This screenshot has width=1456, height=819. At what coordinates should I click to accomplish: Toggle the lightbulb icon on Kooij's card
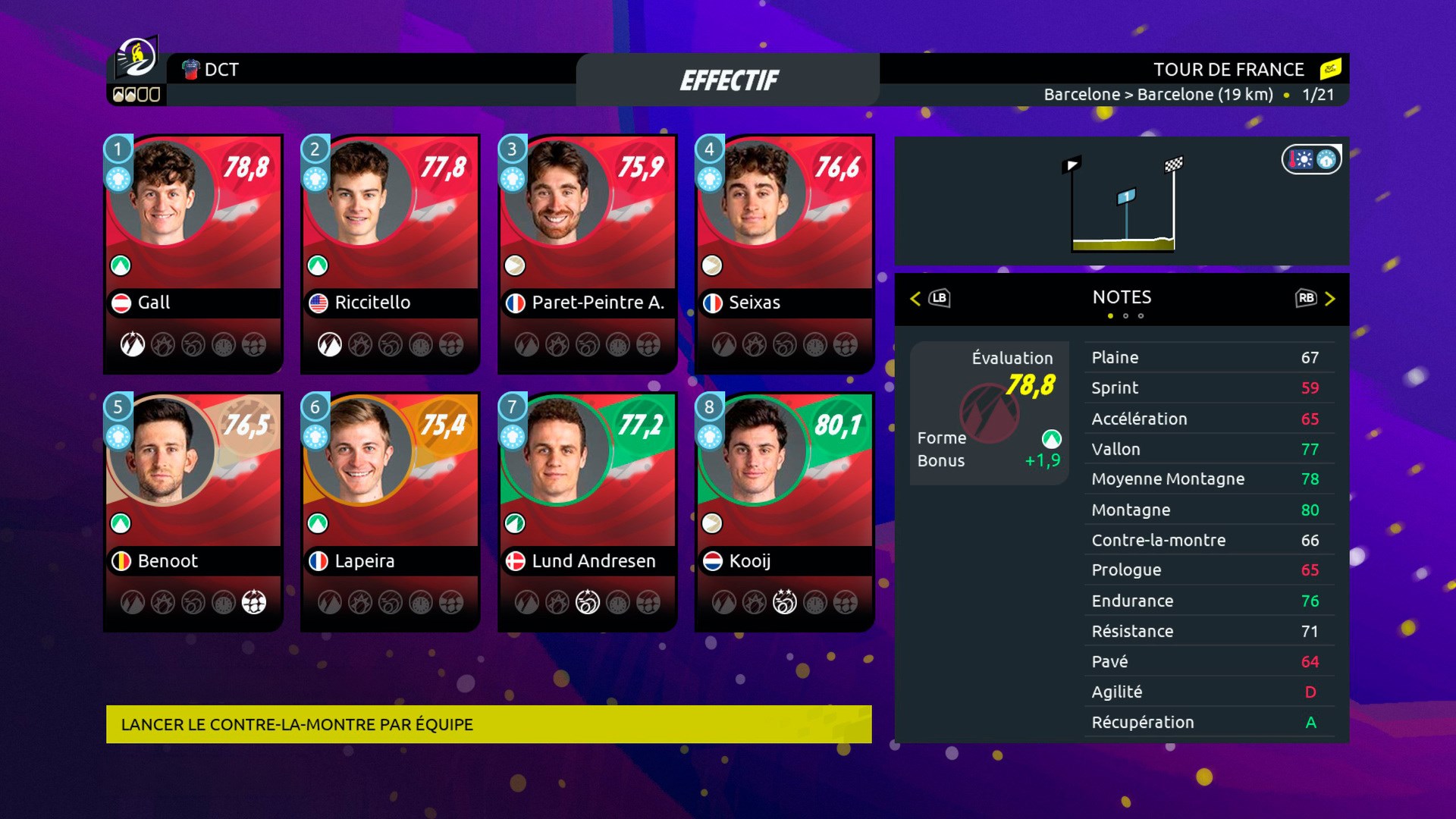709,438
